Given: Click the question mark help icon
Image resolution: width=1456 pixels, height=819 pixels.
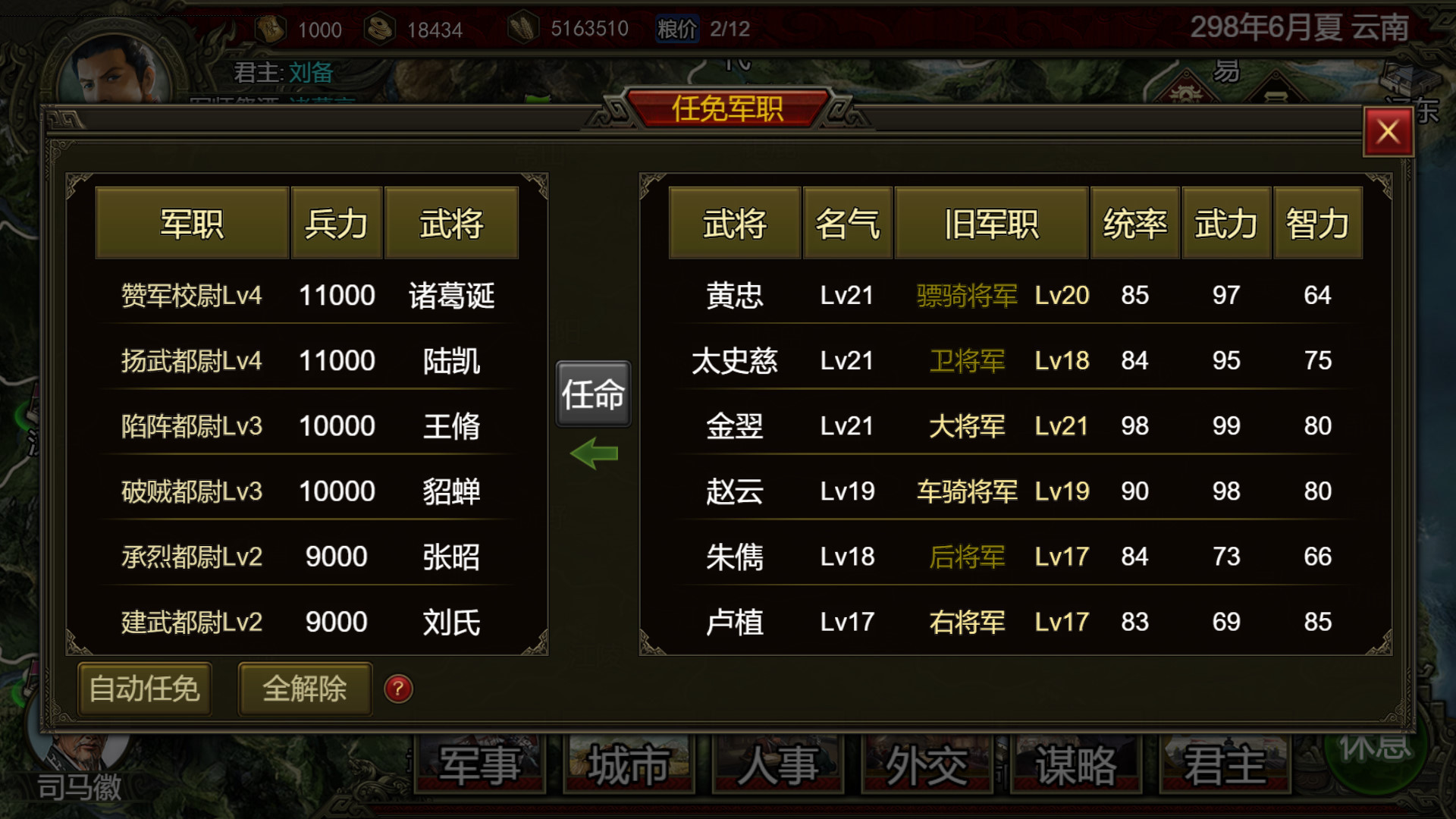Looking at the screenshot, I should [x=397, y=689].
